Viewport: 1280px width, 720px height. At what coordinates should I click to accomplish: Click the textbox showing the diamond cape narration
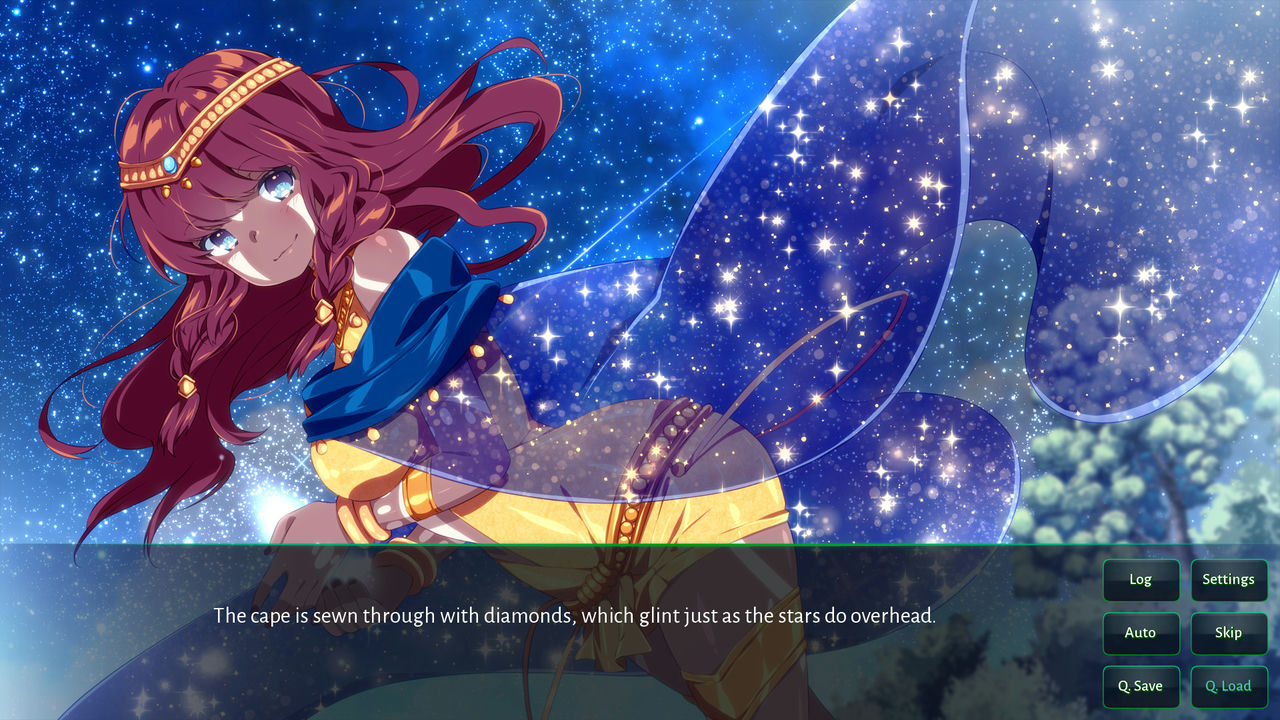[575, 616]
